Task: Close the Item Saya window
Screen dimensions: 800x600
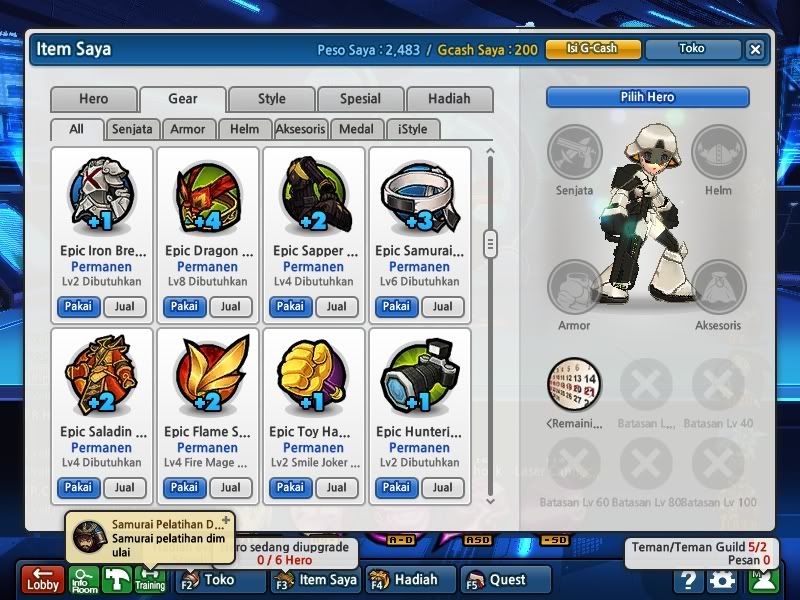Action: pyautogui.click(x=755, y=49)
